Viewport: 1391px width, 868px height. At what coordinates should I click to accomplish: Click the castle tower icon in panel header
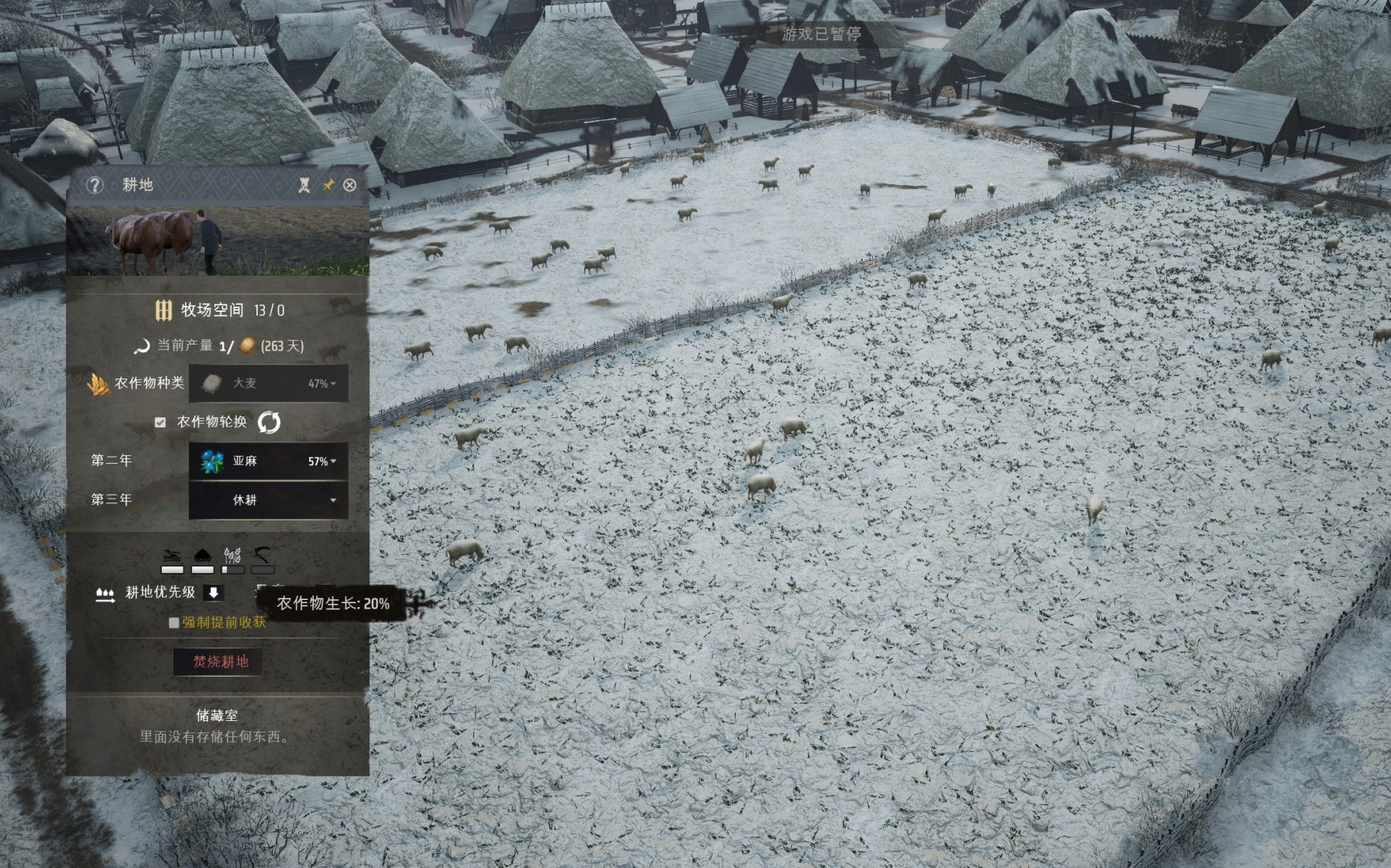pos(304,185)
